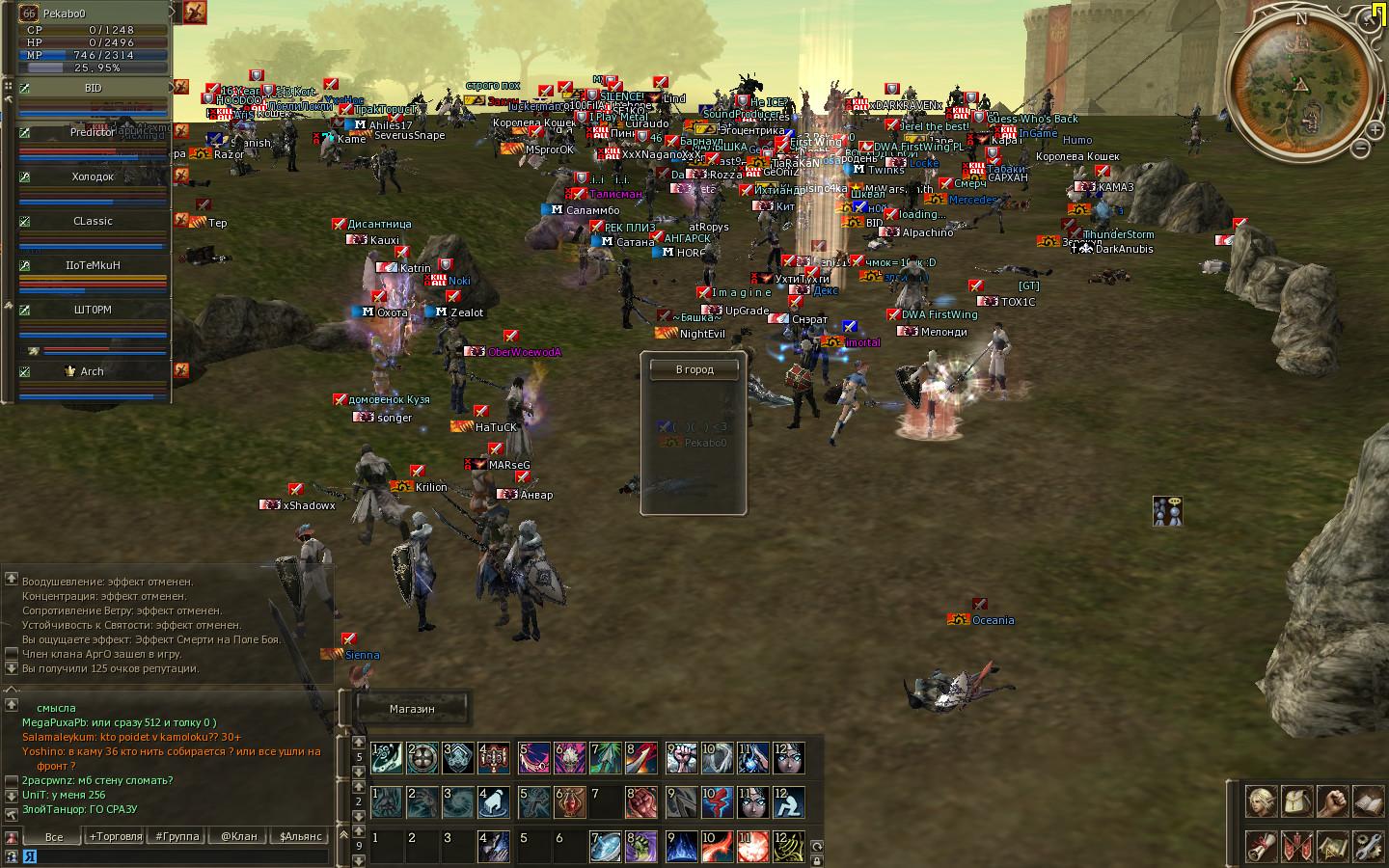Viewport: 1389px width, 868px height.
Task: Open the inventory bag icon
Action: point(1295,801)
